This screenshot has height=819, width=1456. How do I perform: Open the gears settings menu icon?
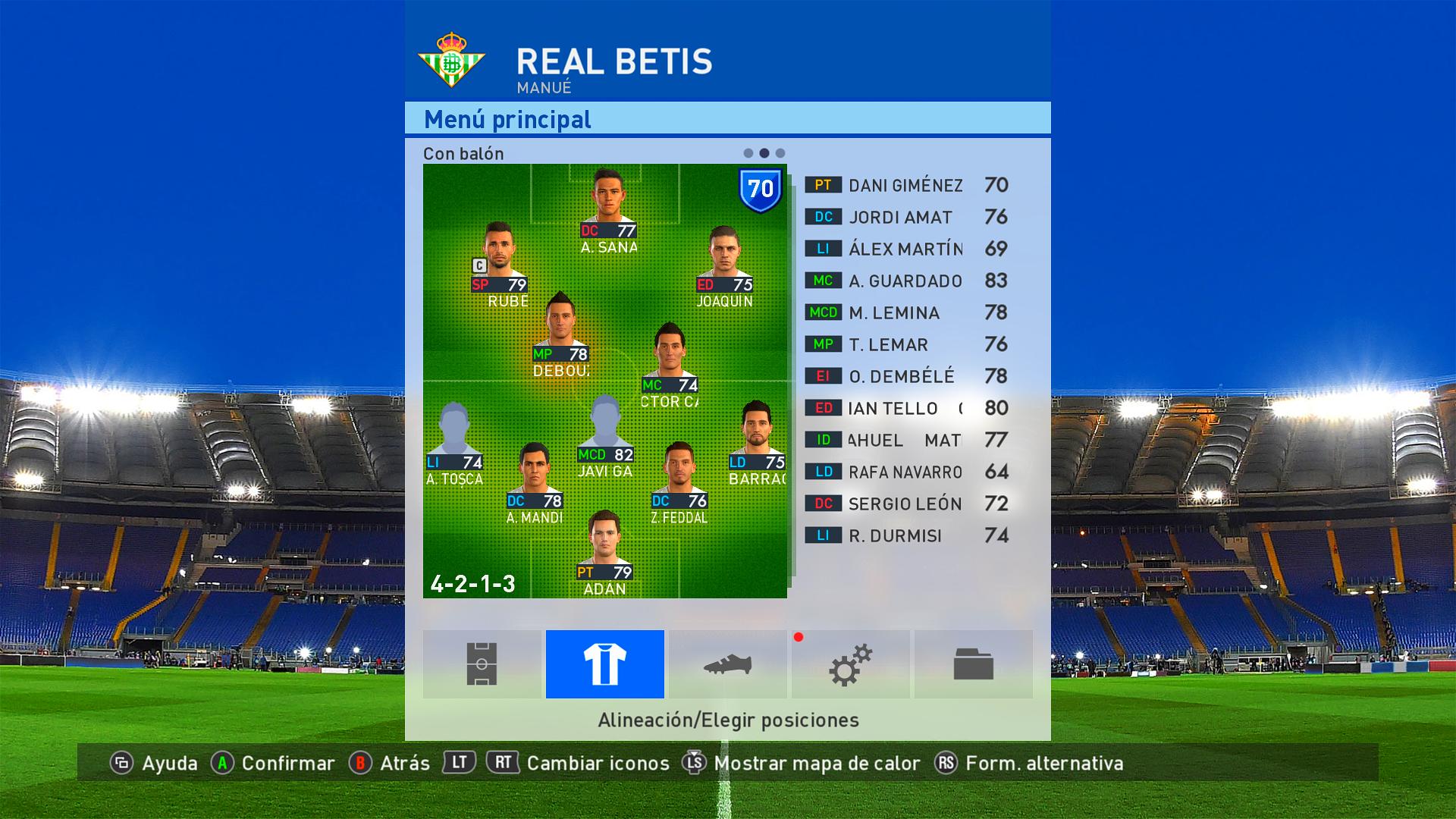click(850, 664)
